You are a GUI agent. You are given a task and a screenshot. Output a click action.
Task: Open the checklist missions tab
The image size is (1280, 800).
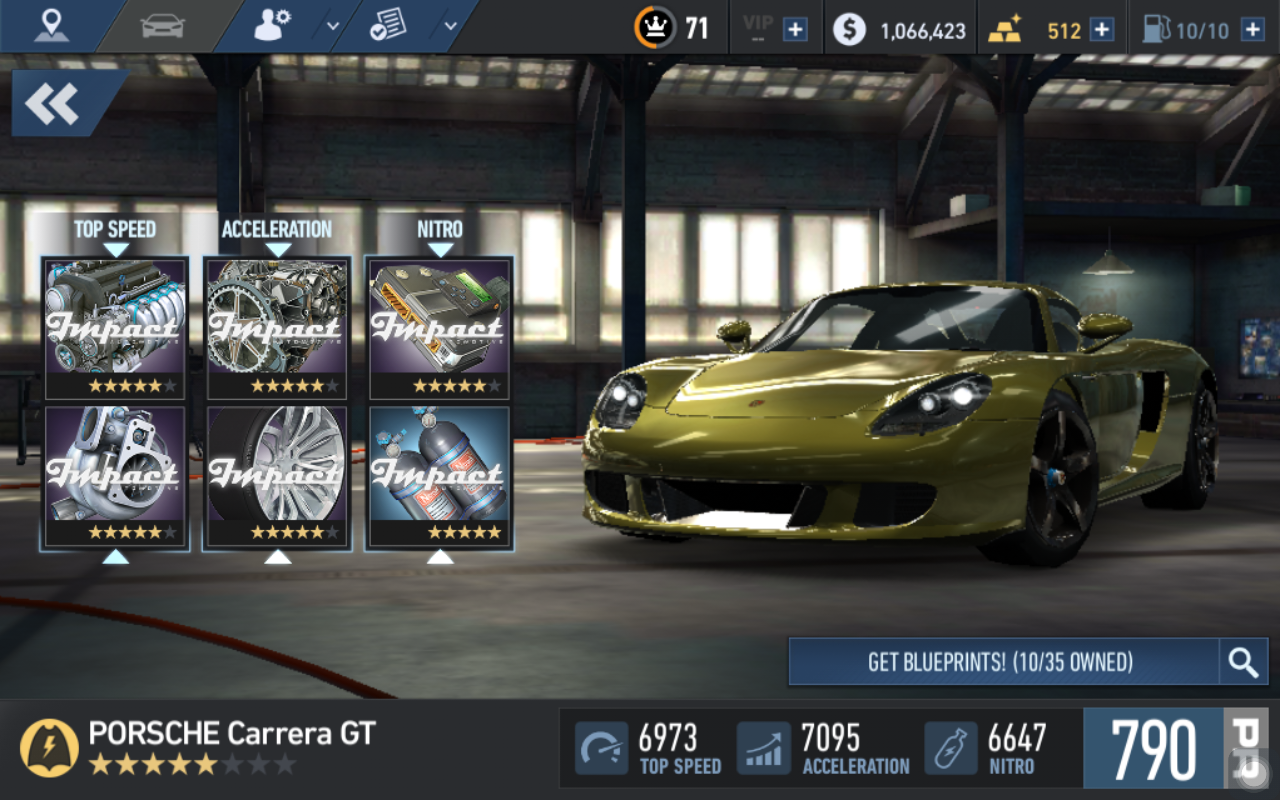[386, 27]
